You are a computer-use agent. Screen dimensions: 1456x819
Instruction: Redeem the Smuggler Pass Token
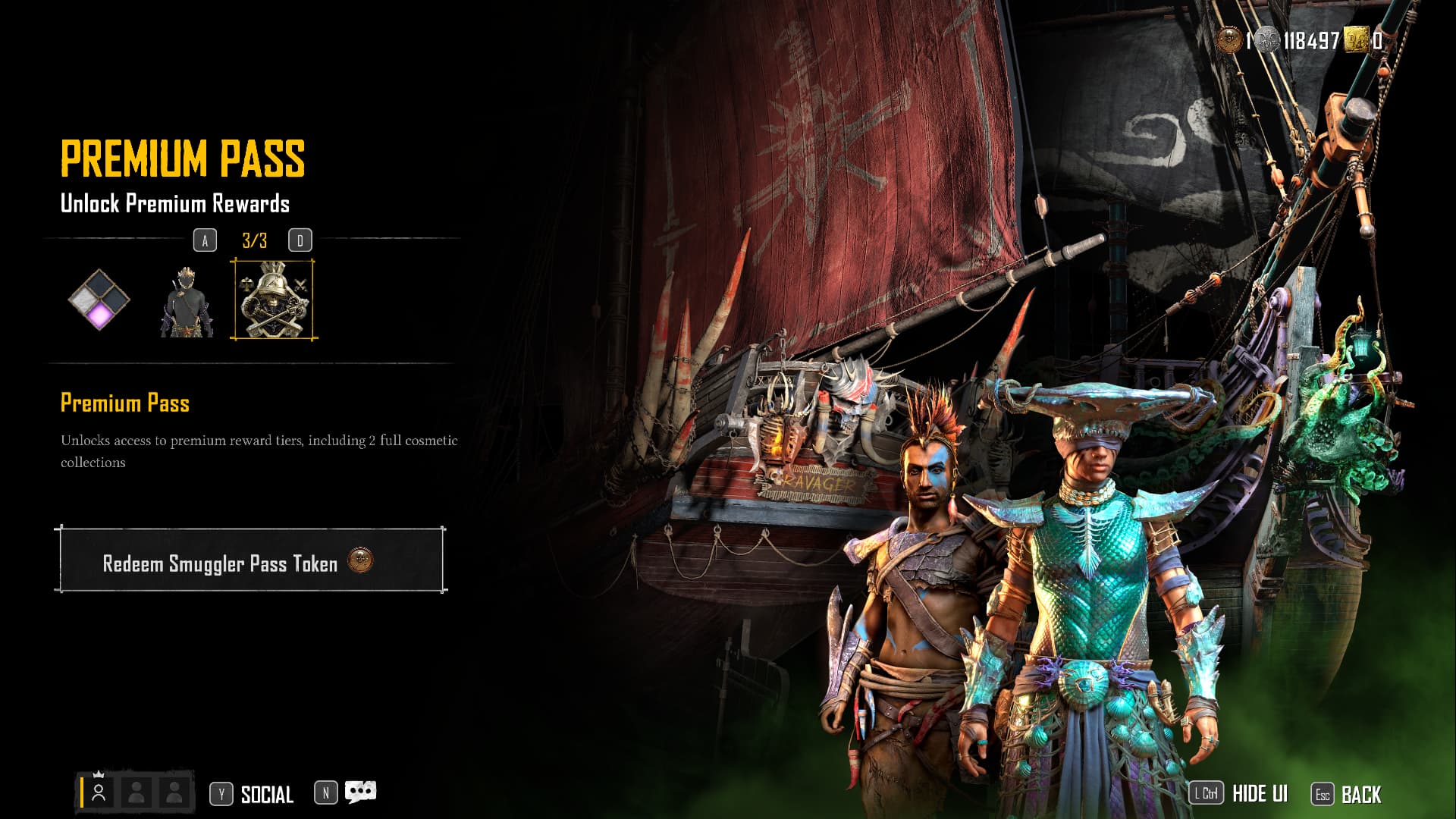(249, 560)
